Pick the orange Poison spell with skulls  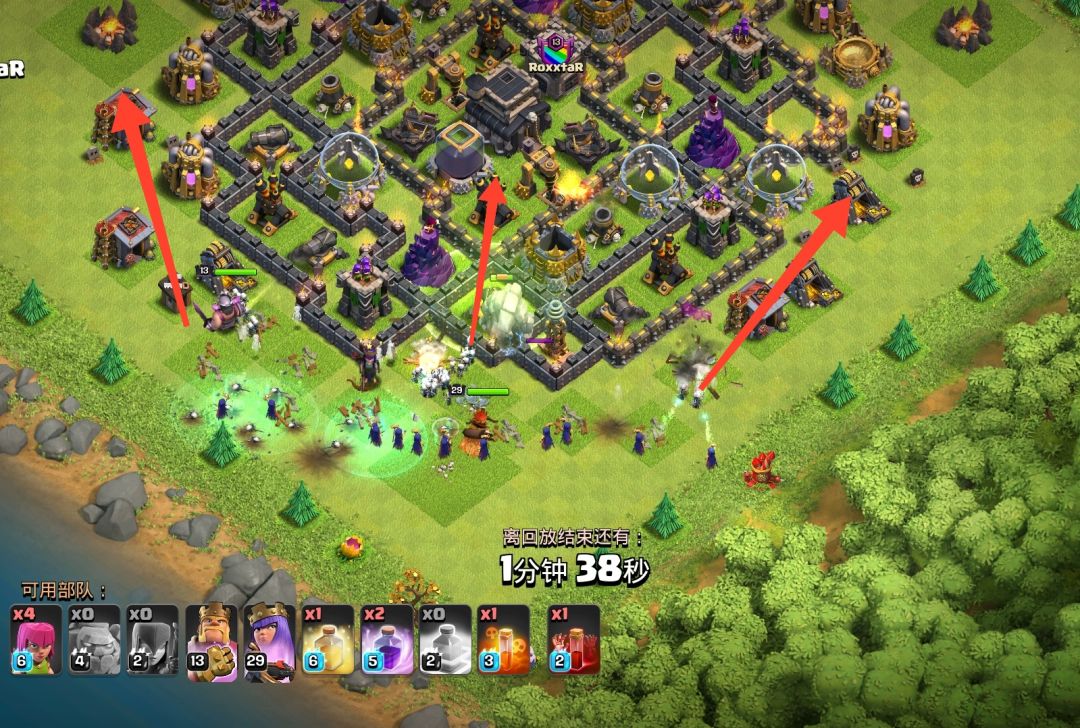click(x=503, y=640)
